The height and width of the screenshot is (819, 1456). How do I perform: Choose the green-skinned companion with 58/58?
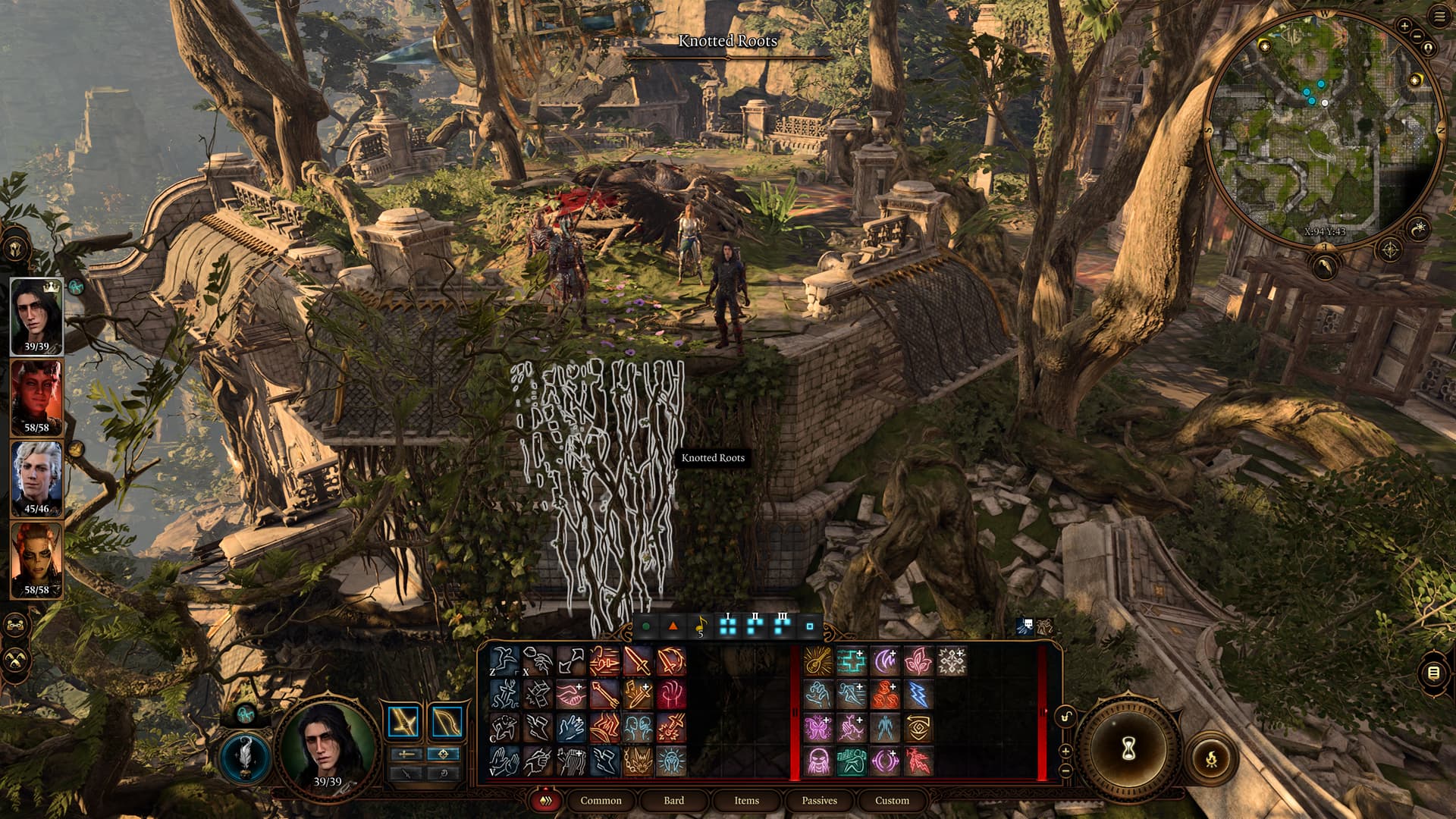pos(36,560)
